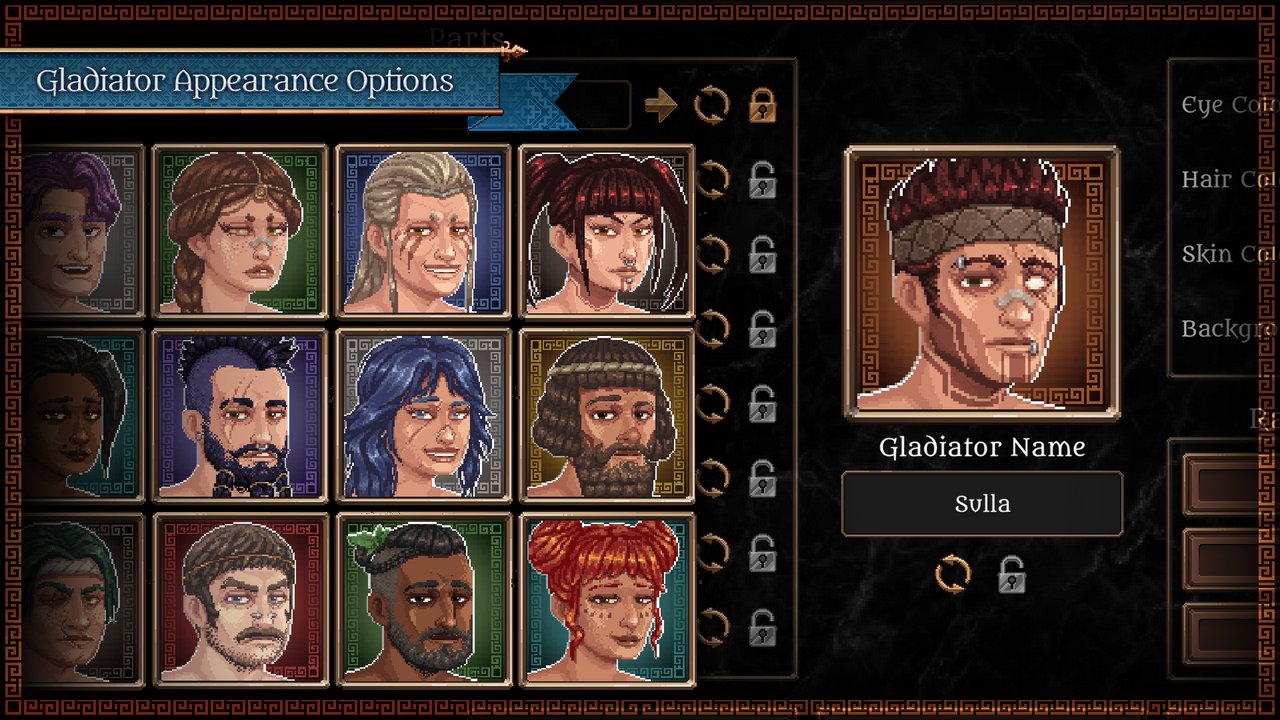Open the Hair Color options

click(1222, 179)
